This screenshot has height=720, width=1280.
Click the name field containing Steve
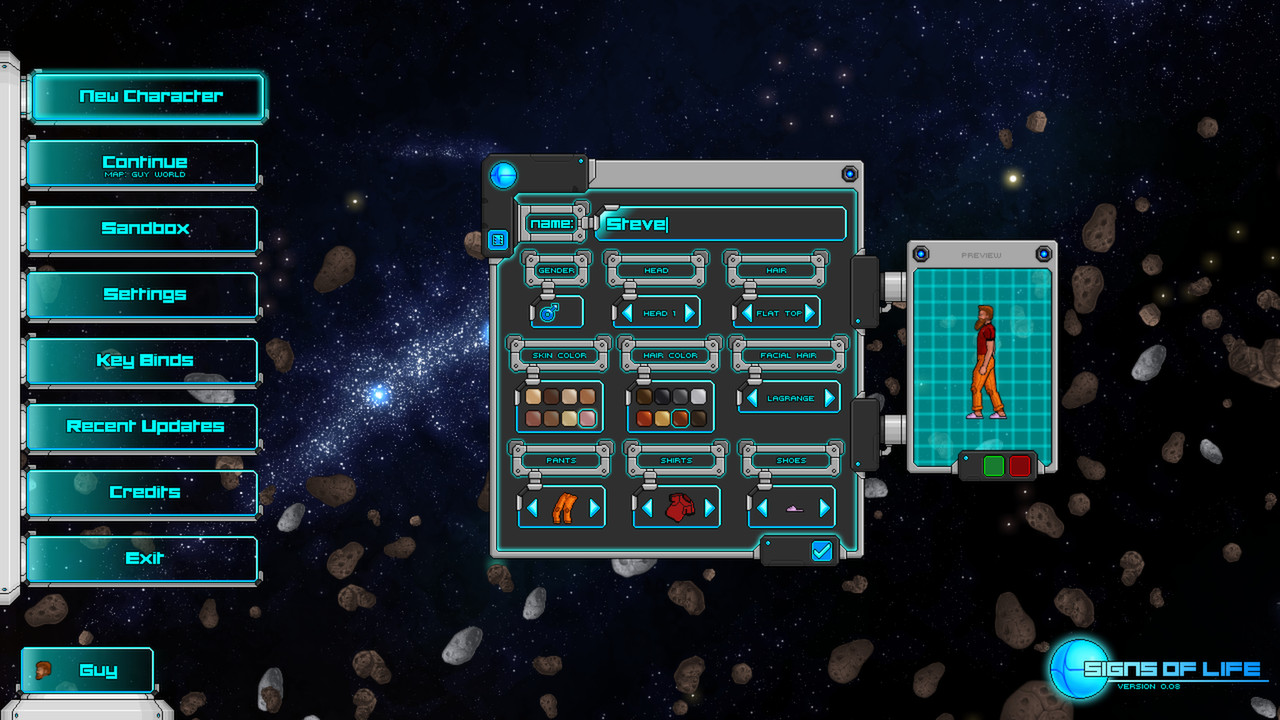click(720, 223)
